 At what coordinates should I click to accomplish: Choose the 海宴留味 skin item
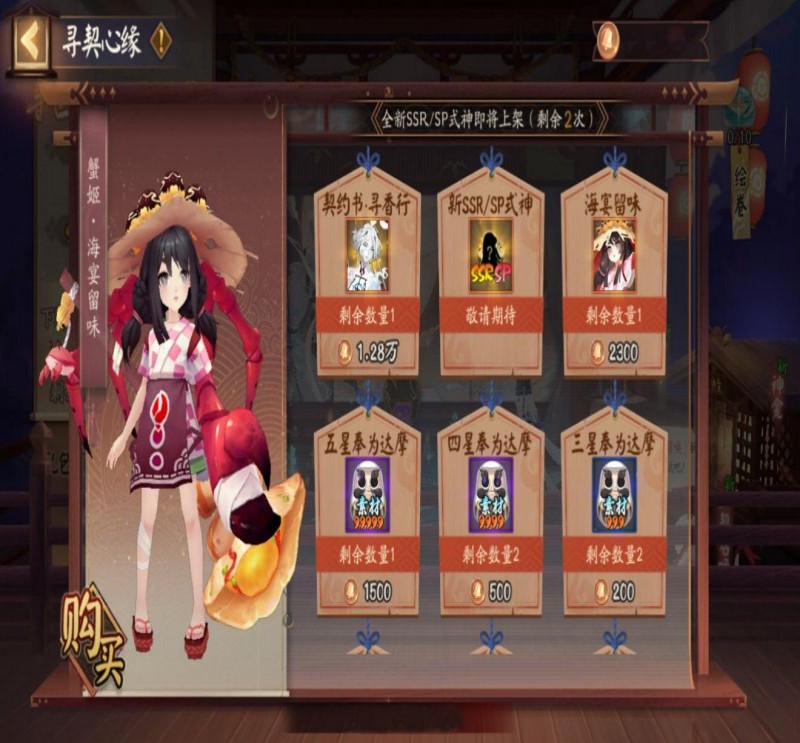pyautogui.click(x=613, y=270)
